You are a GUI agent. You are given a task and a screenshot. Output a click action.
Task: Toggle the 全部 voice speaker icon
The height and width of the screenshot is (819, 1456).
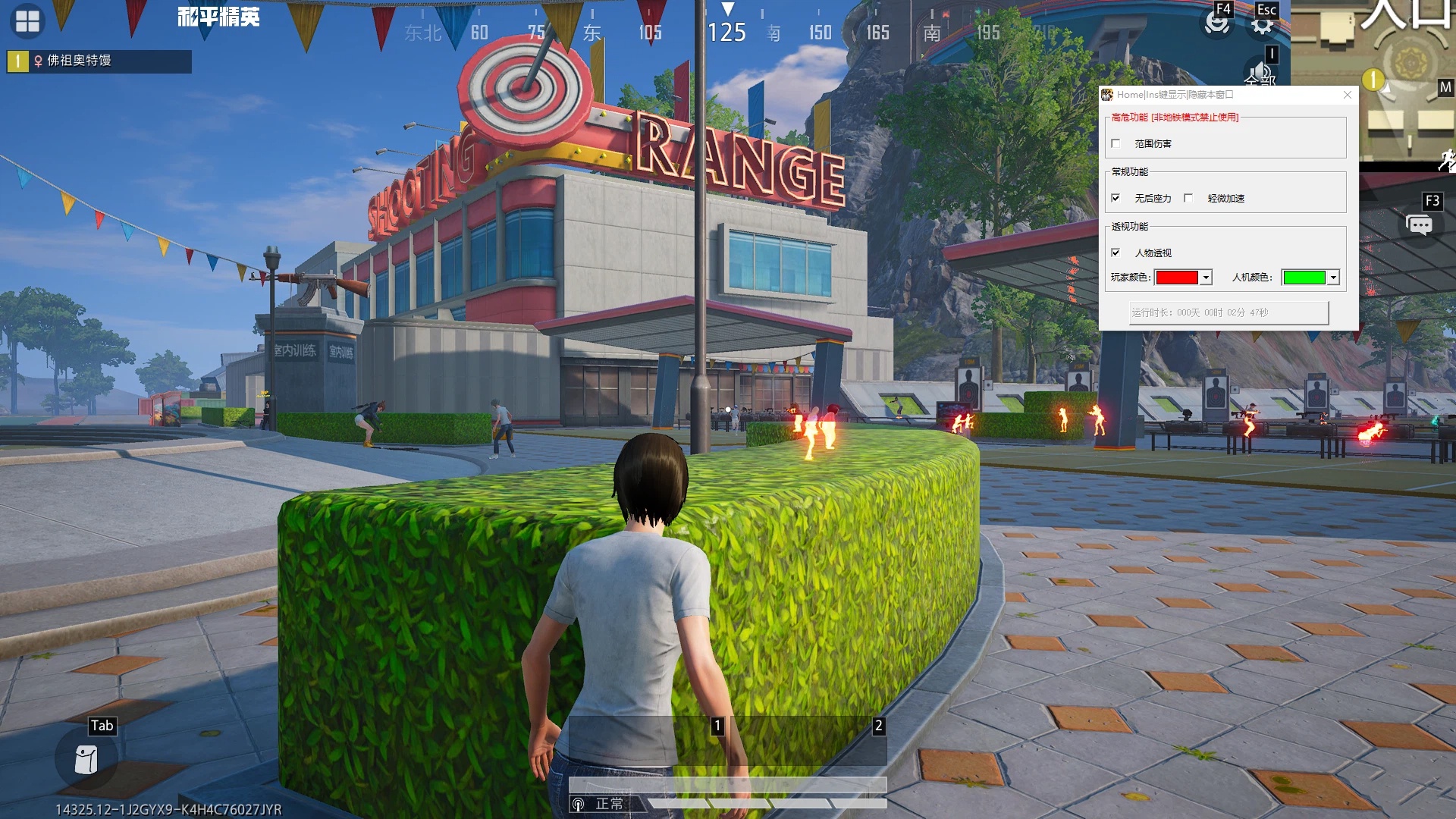point(1259,74)
